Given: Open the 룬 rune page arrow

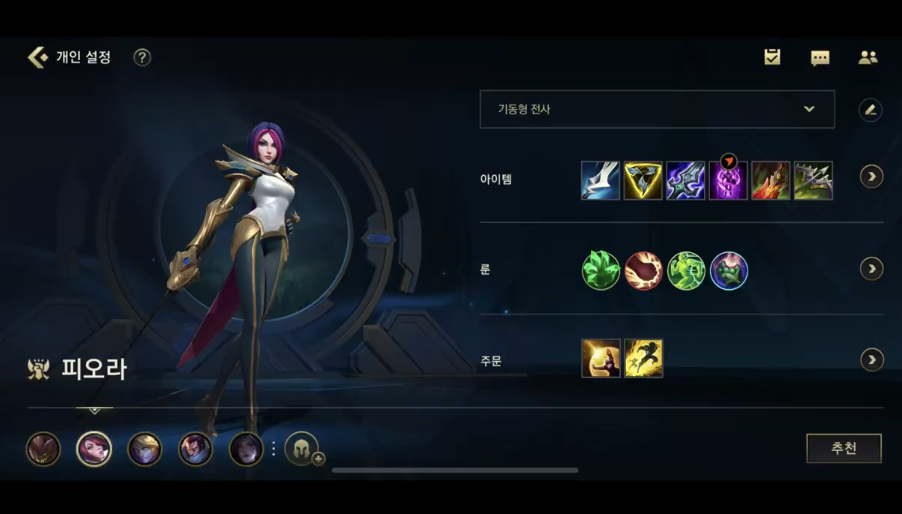Looking at the screenshot, I should pos(871,269).
